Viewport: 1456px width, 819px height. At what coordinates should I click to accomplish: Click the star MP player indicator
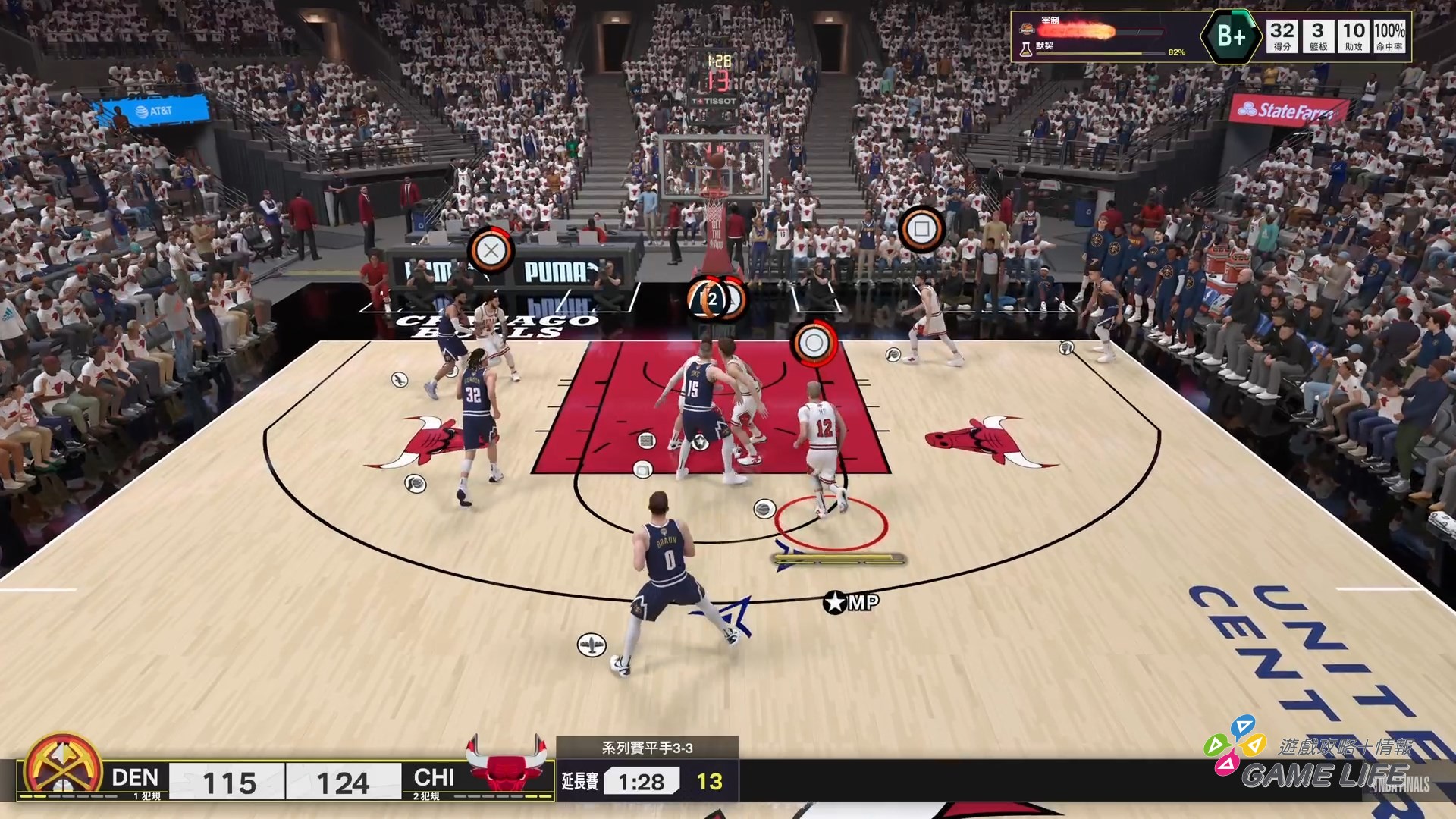pyautogui.click(x=851, y=603)
